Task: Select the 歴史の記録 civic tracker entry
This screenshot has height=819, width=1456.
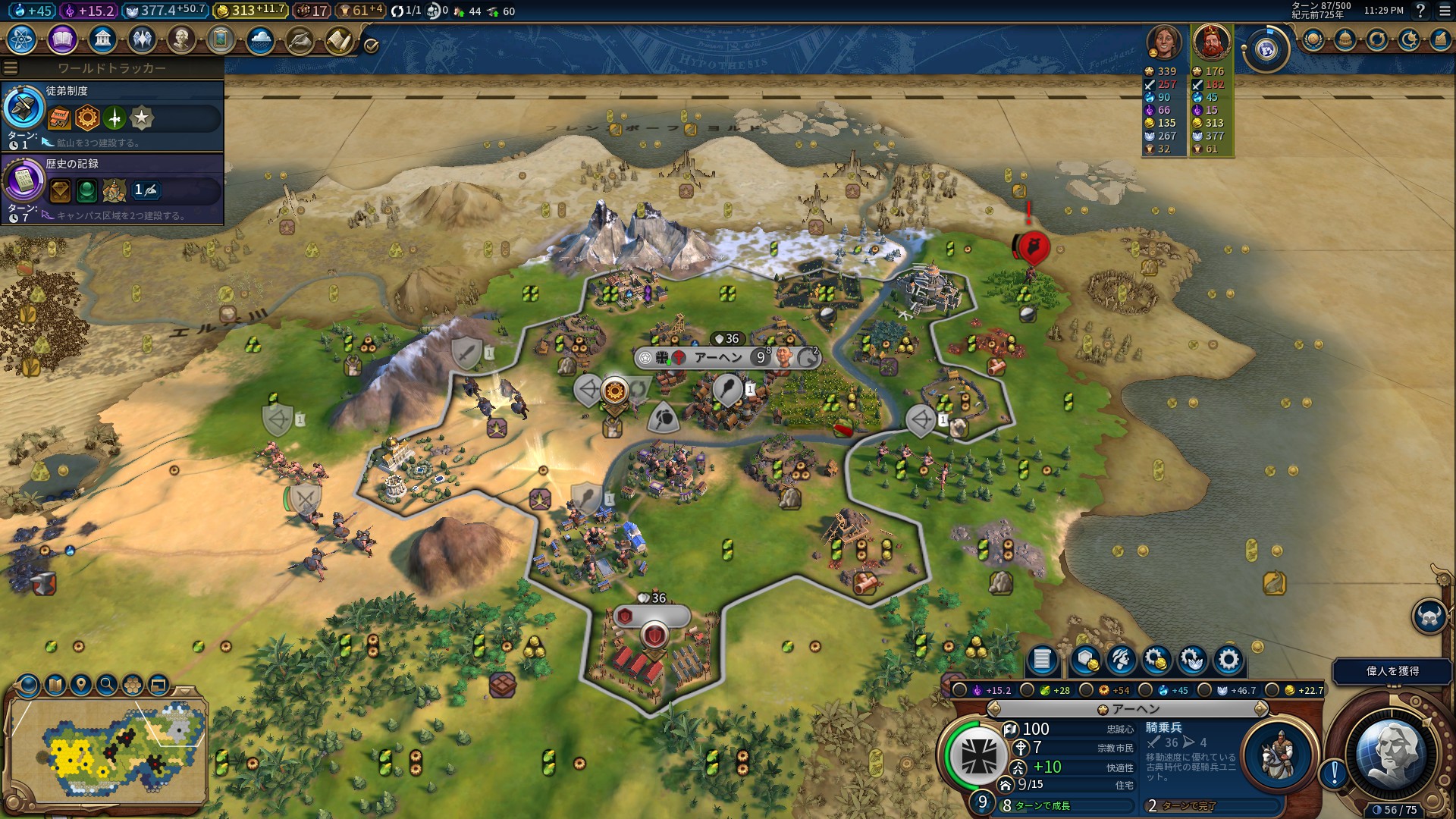Action: (x=112, y=188)
